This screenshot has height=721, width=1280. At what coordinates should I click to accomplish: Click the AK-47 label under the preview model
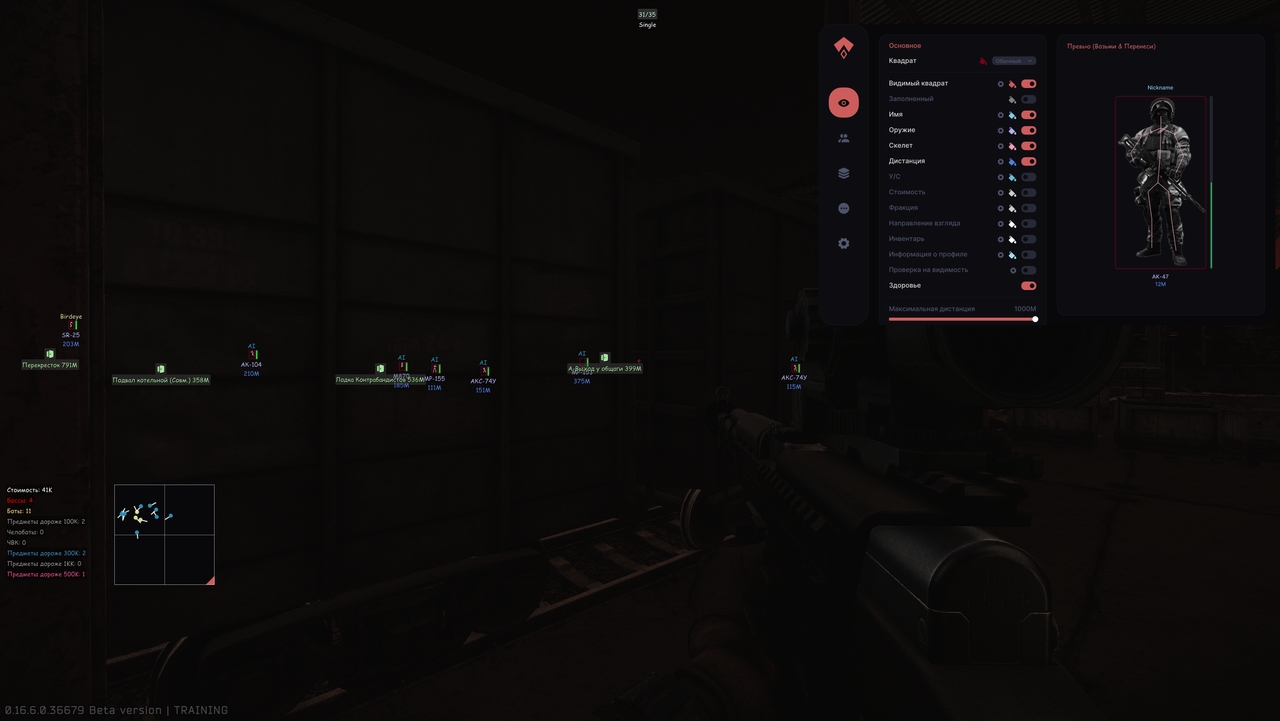tap(1159, 274)
